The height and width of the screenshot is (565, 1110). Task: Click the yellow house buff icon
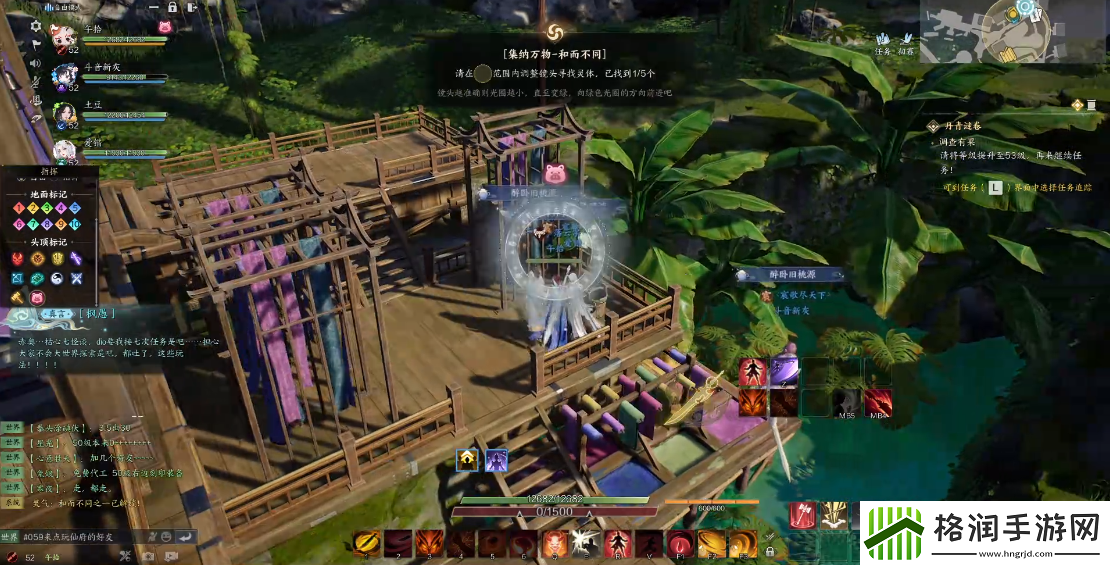pyautogui.click(x=467, y=460)
